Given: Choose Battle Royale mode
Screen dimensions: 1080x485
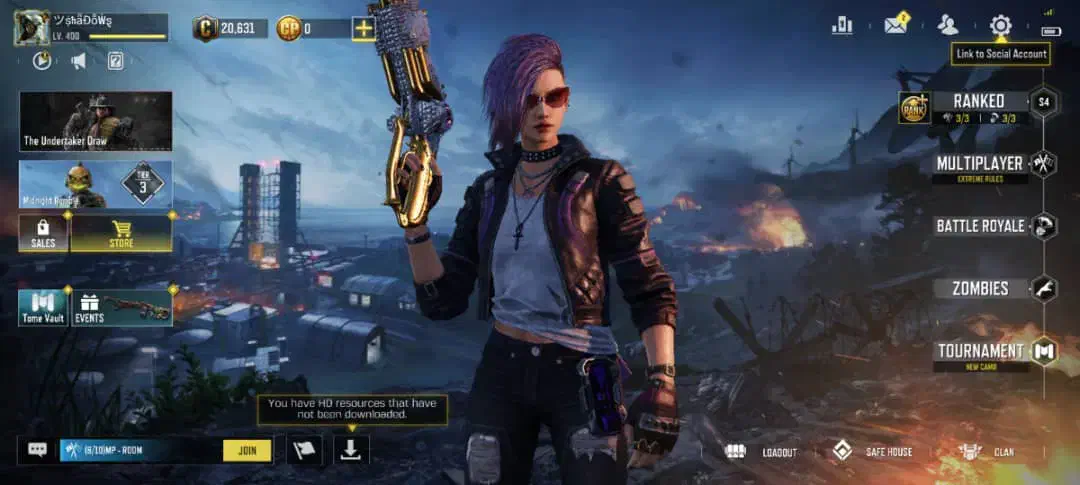Looking at the screenshot, I should pyautogui.click(x=980, y=226).
